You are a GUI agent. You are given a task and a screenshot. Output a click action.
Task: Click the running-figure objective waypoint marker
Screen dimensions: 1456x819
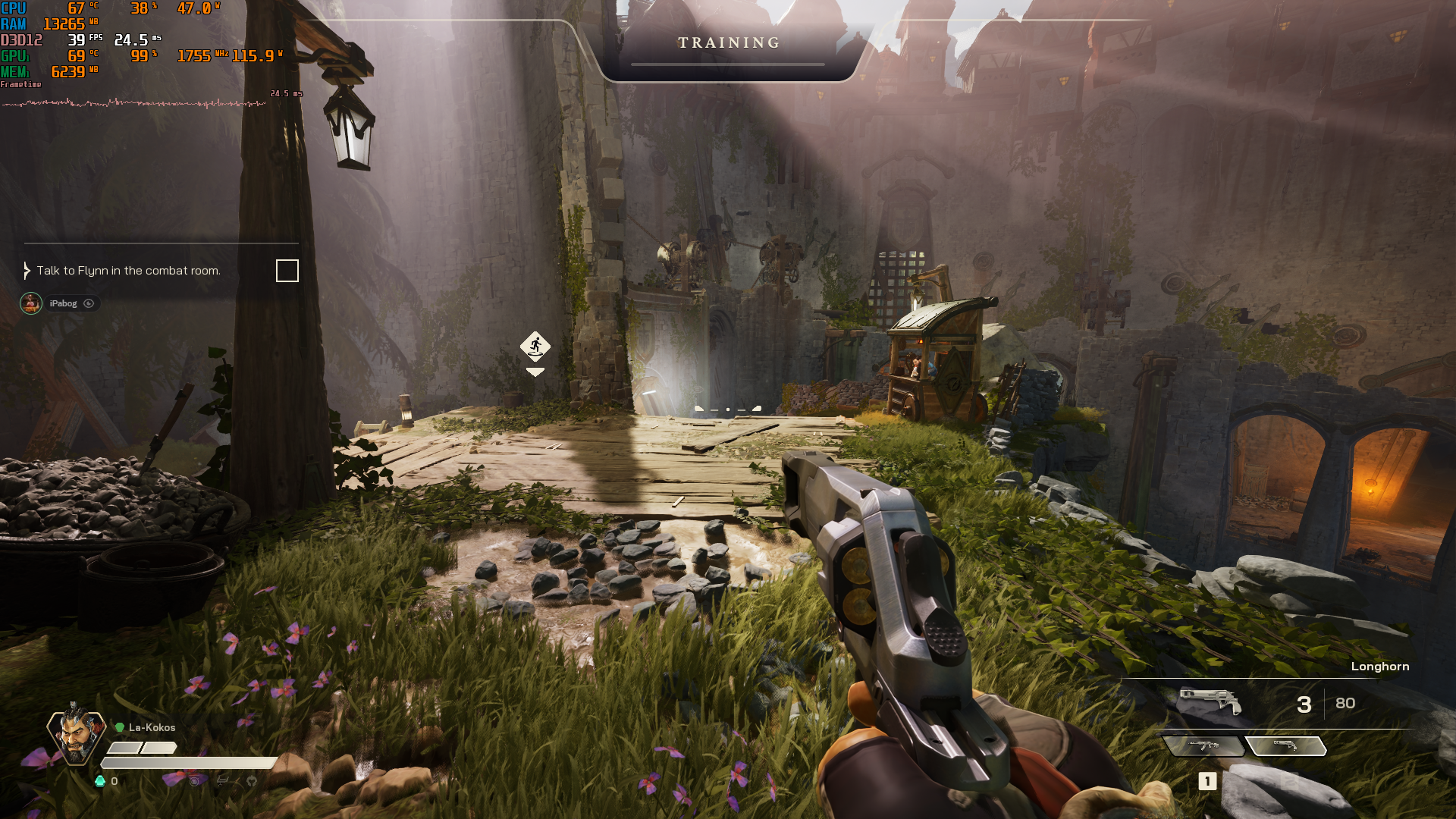[x=535, y=347]
